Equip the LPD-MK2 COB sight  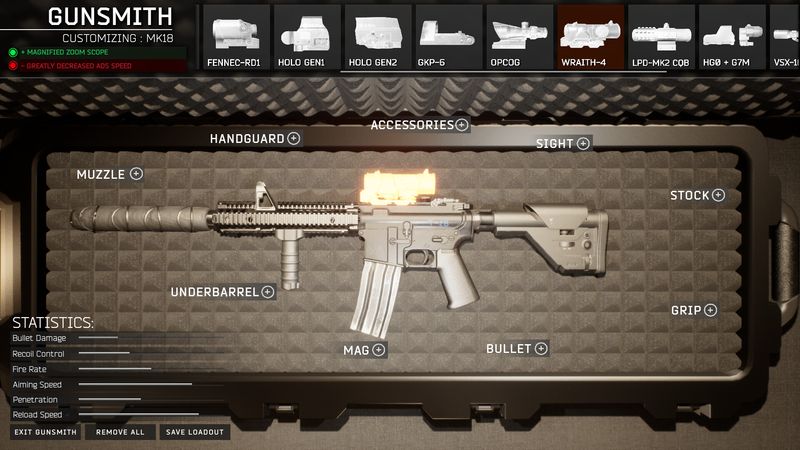(662, 37)
